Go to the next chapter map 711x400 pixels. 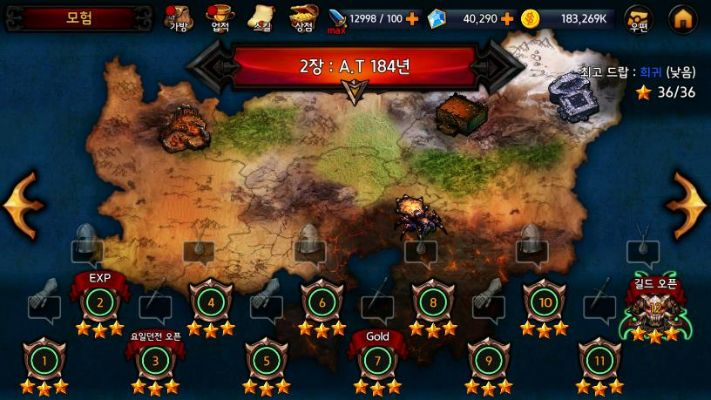(x=687, y=205)
